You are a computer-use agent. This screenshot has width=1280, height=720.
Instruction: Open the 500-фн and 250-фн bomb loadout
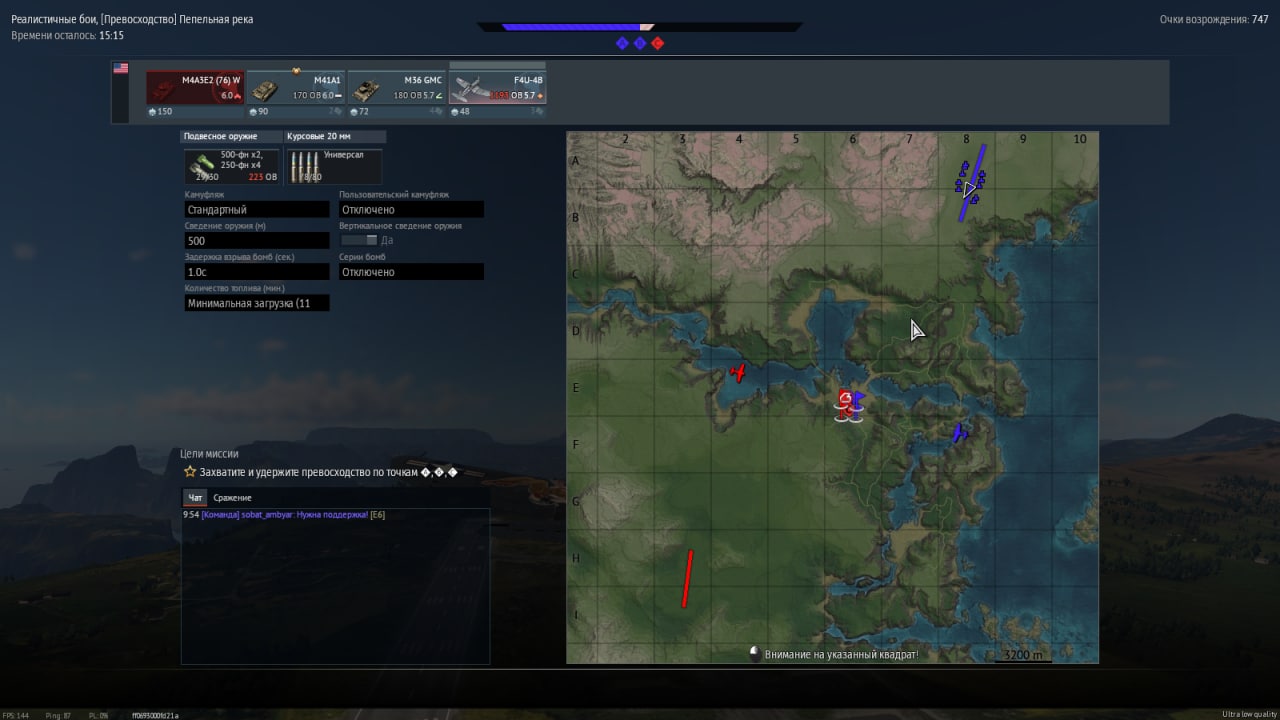[232, 166]
